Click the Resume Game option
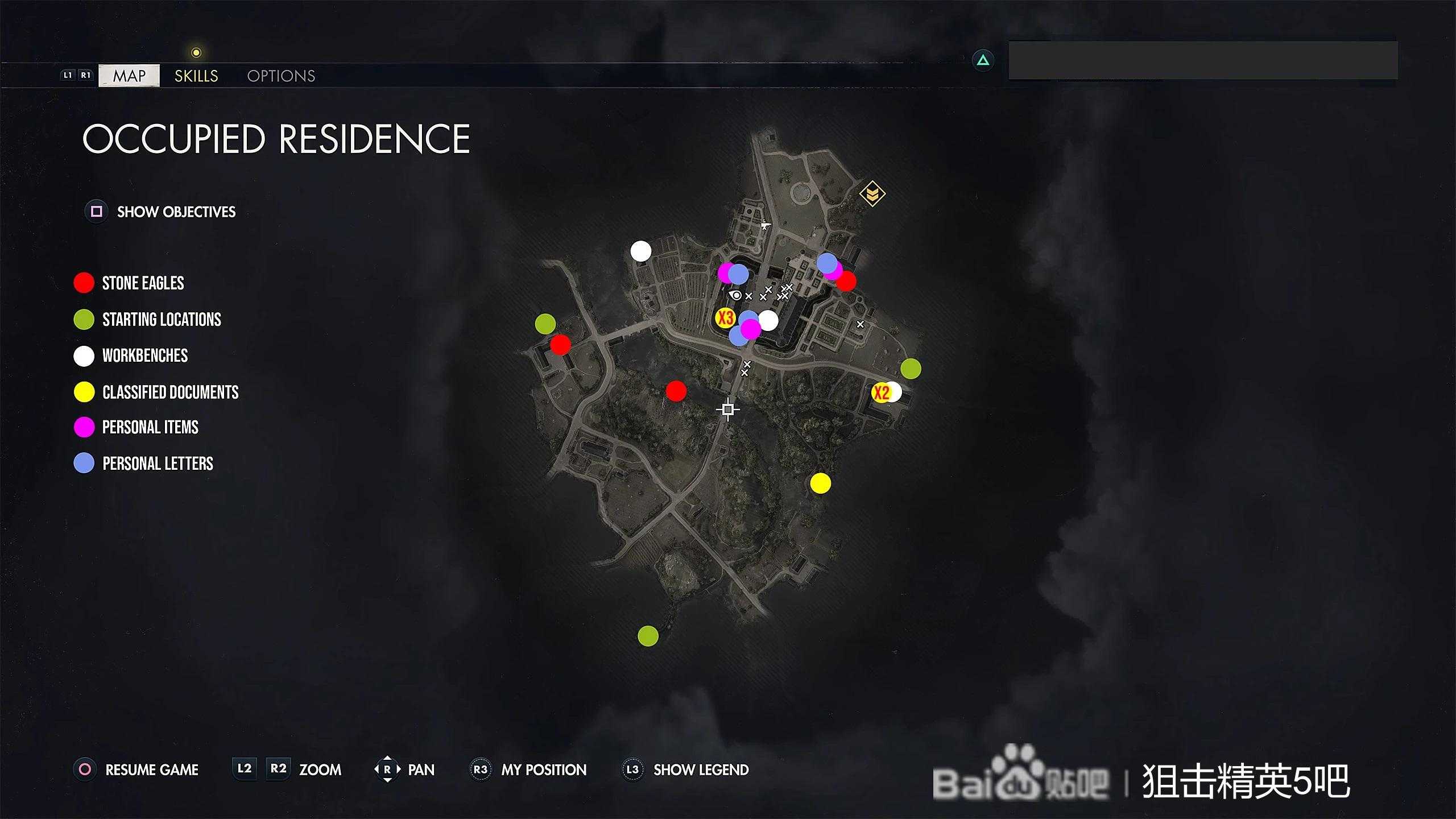Screen dimensions: 1456x819 151,770
